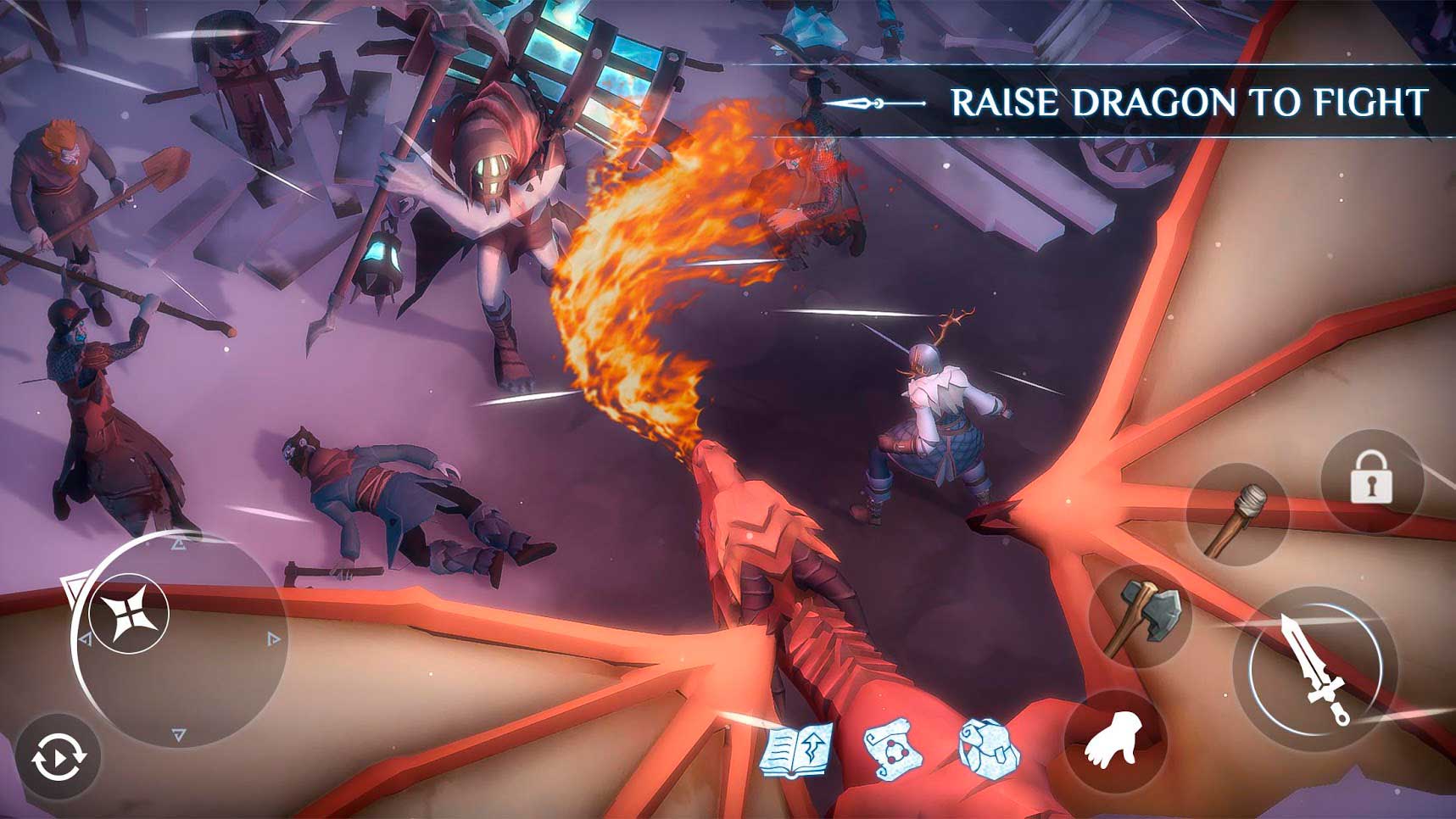The height and width of the screenshot is (819, 1456).
Task: Click the movement joystick star knob
Action: 129,613
